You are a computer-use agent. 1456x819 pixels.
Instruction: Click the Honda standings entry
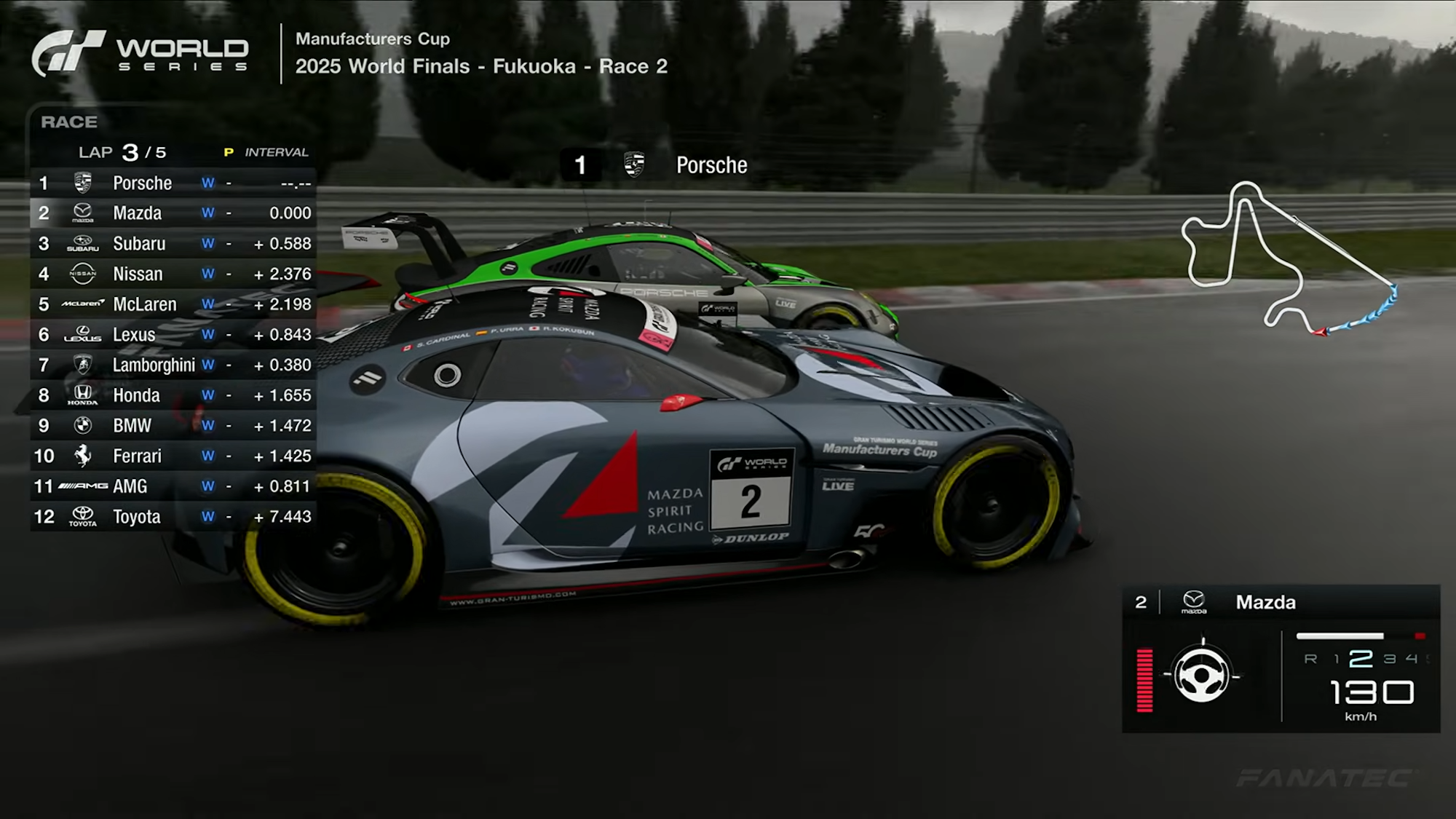[x=173, y=395]
